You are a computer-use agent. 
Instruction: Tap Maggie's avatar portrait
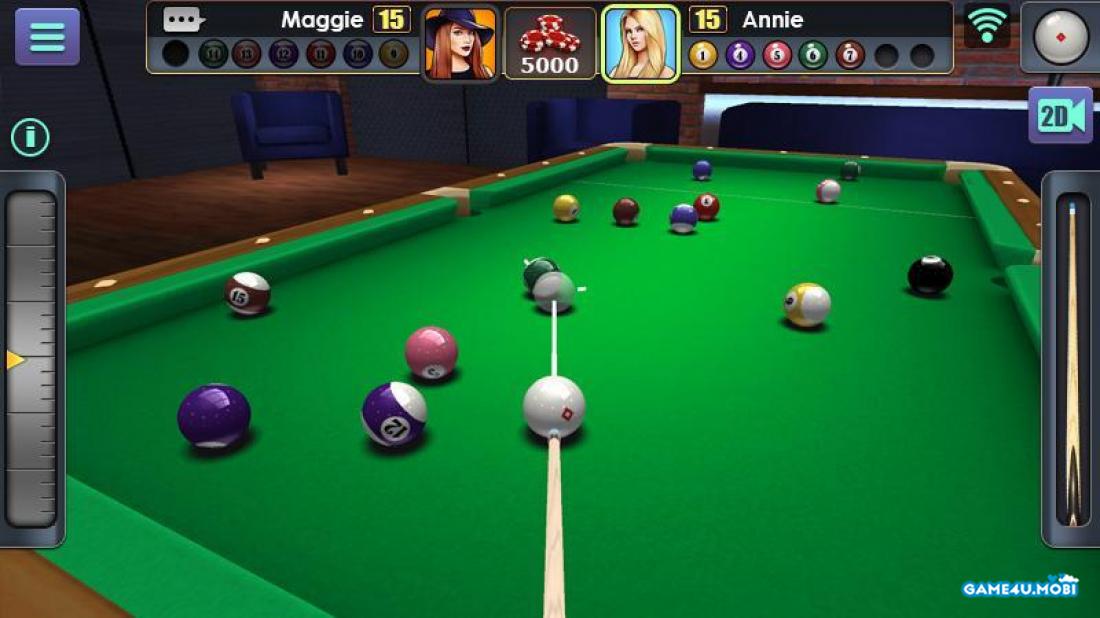click(460, 43)
